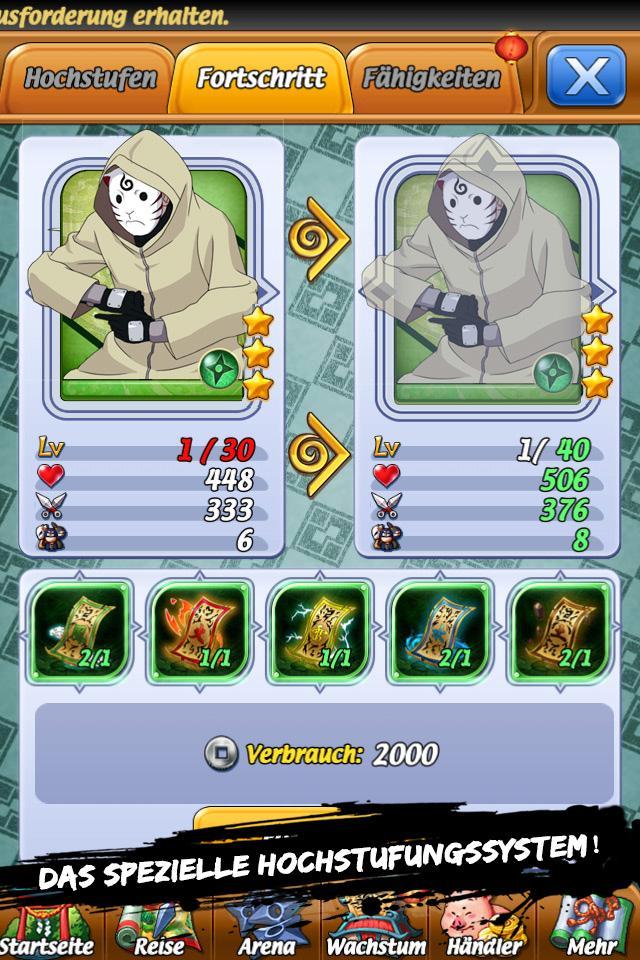The image size is (640, 960).
Task: Open the Wachstum section
Action: coord(376,930)
